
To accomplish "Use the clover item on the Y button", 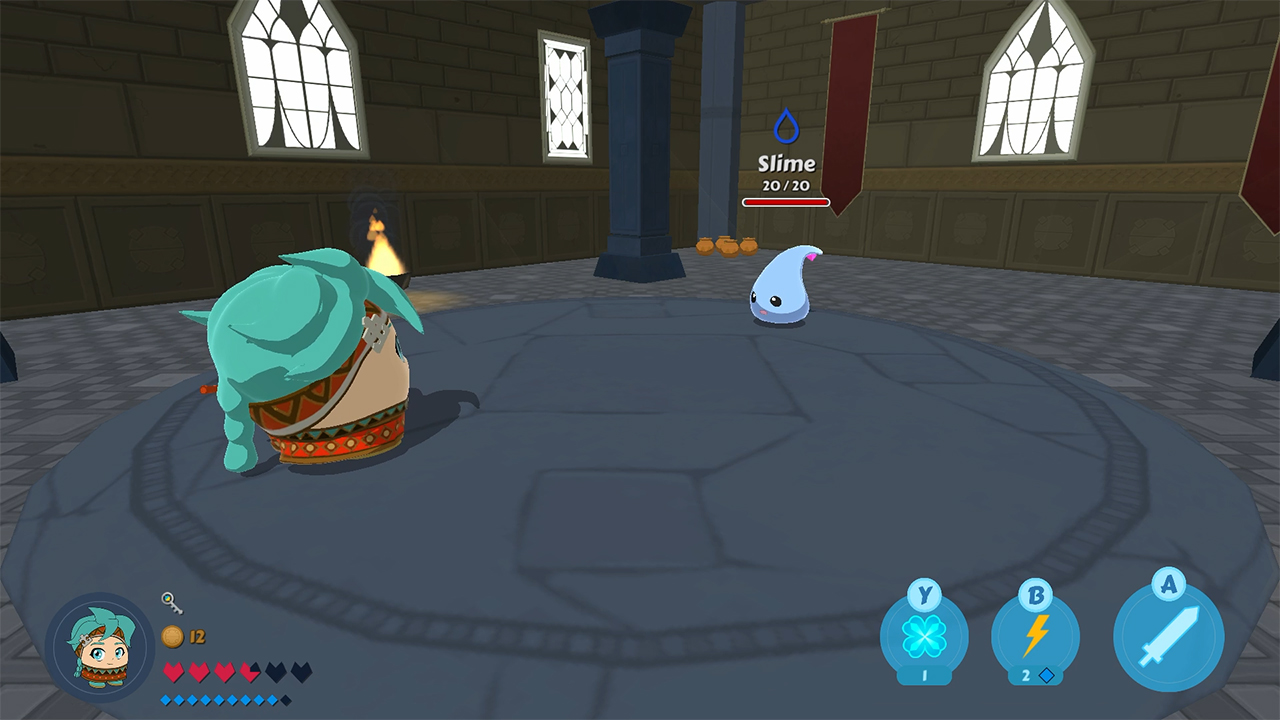I will pos(924,634).
